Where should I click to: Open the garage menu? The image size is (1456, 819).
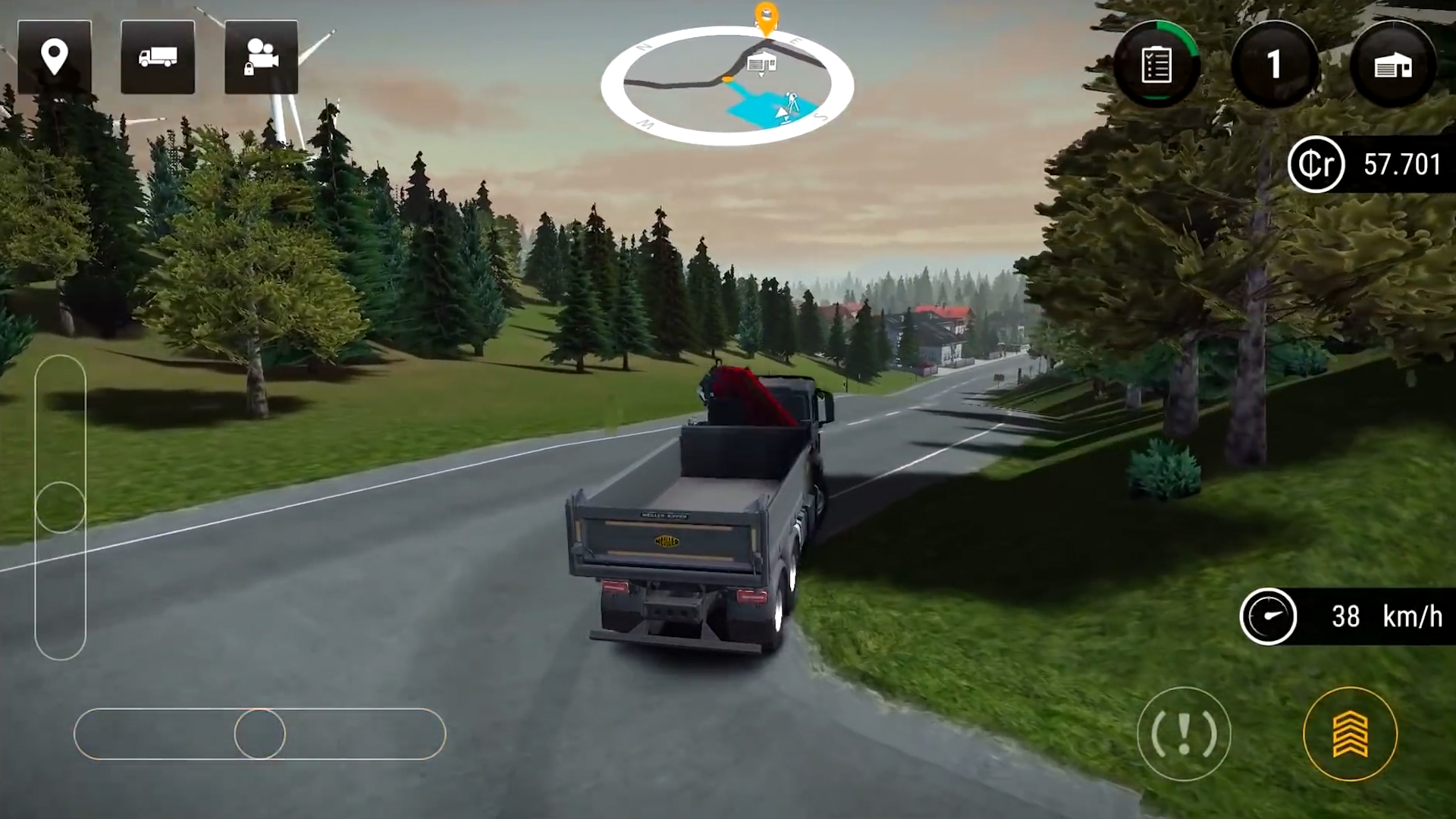click(1391, 64)
